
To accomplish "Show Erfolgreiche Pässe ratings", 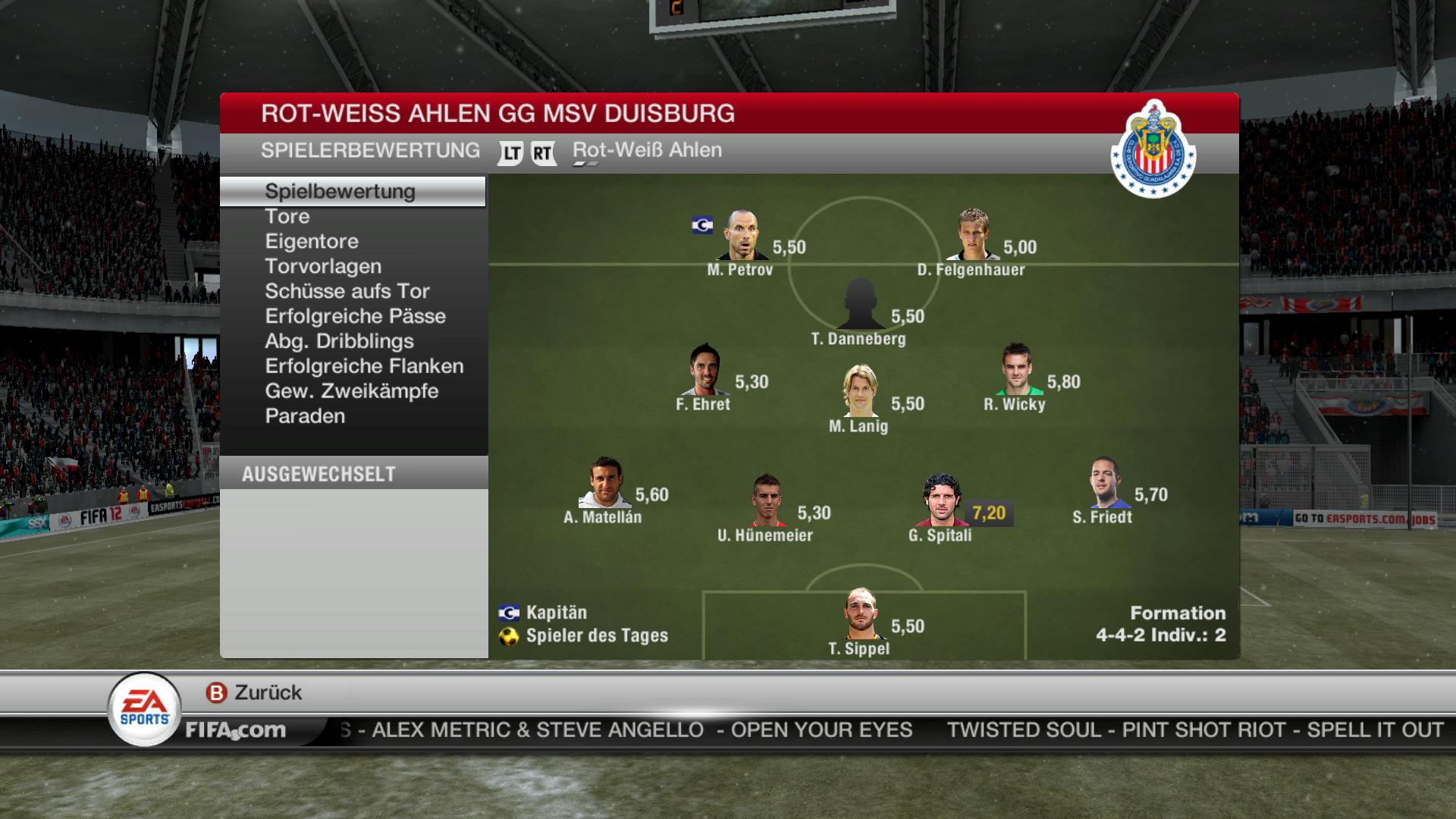I will 356,317.
